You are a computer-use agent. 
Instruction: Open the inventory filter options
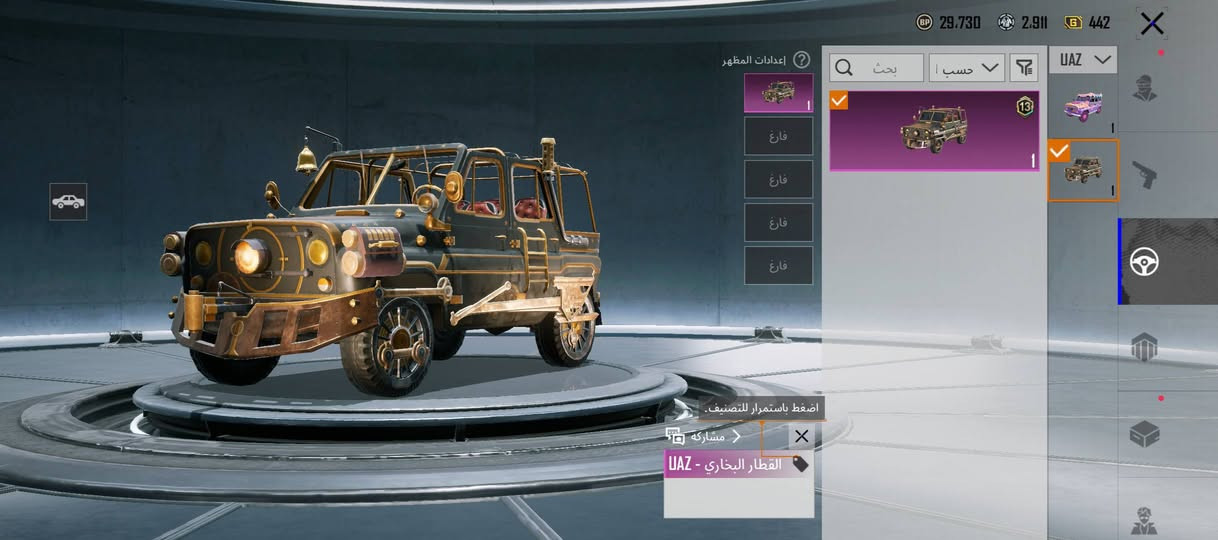click(1024, 68)
